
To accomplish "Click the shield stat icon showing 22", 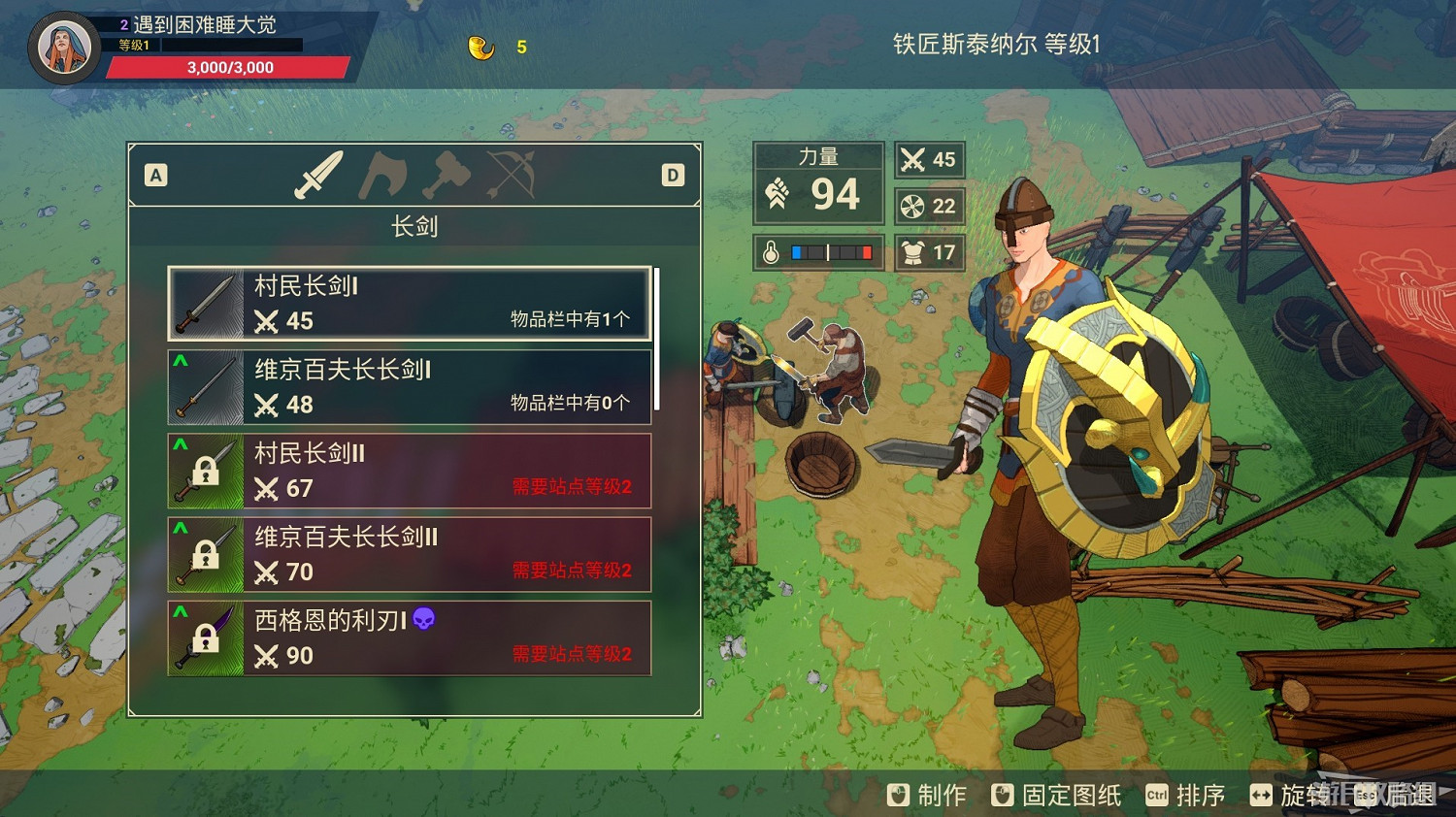I will pyautogui.click(x=910, y=206).
